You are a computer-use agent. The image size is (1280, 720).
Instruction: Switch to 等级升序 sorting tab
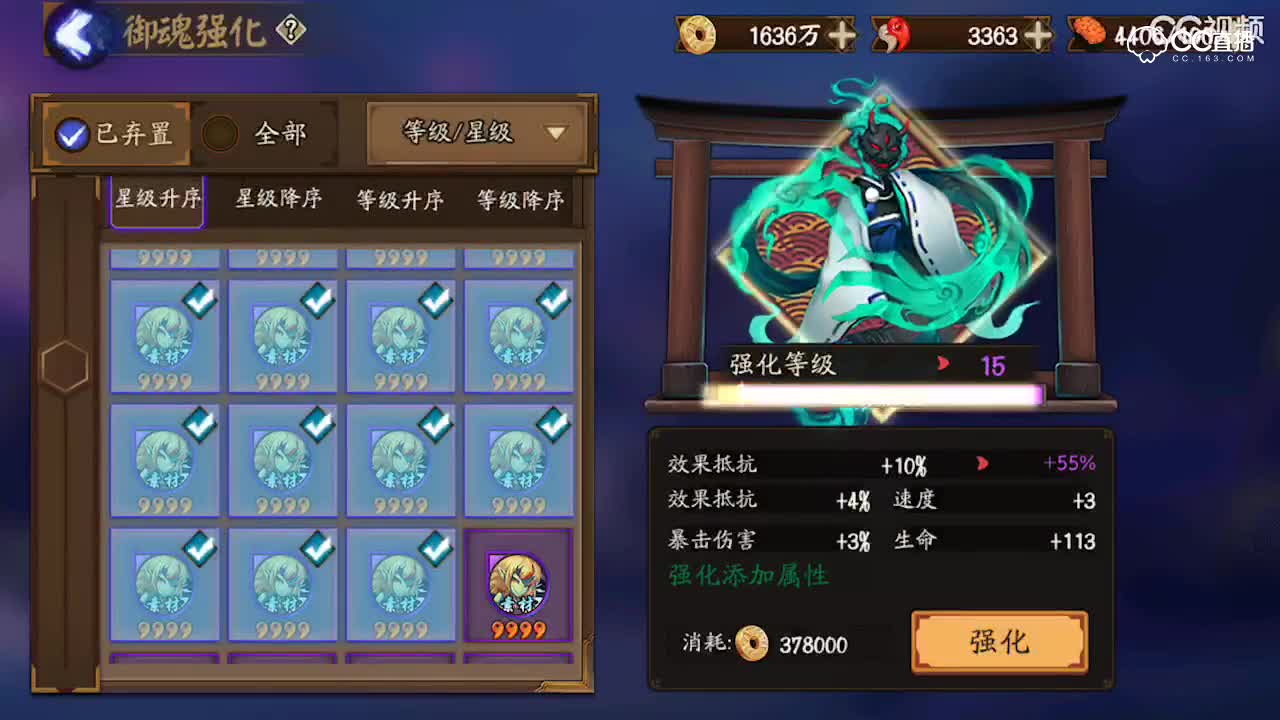pos(398,200)
